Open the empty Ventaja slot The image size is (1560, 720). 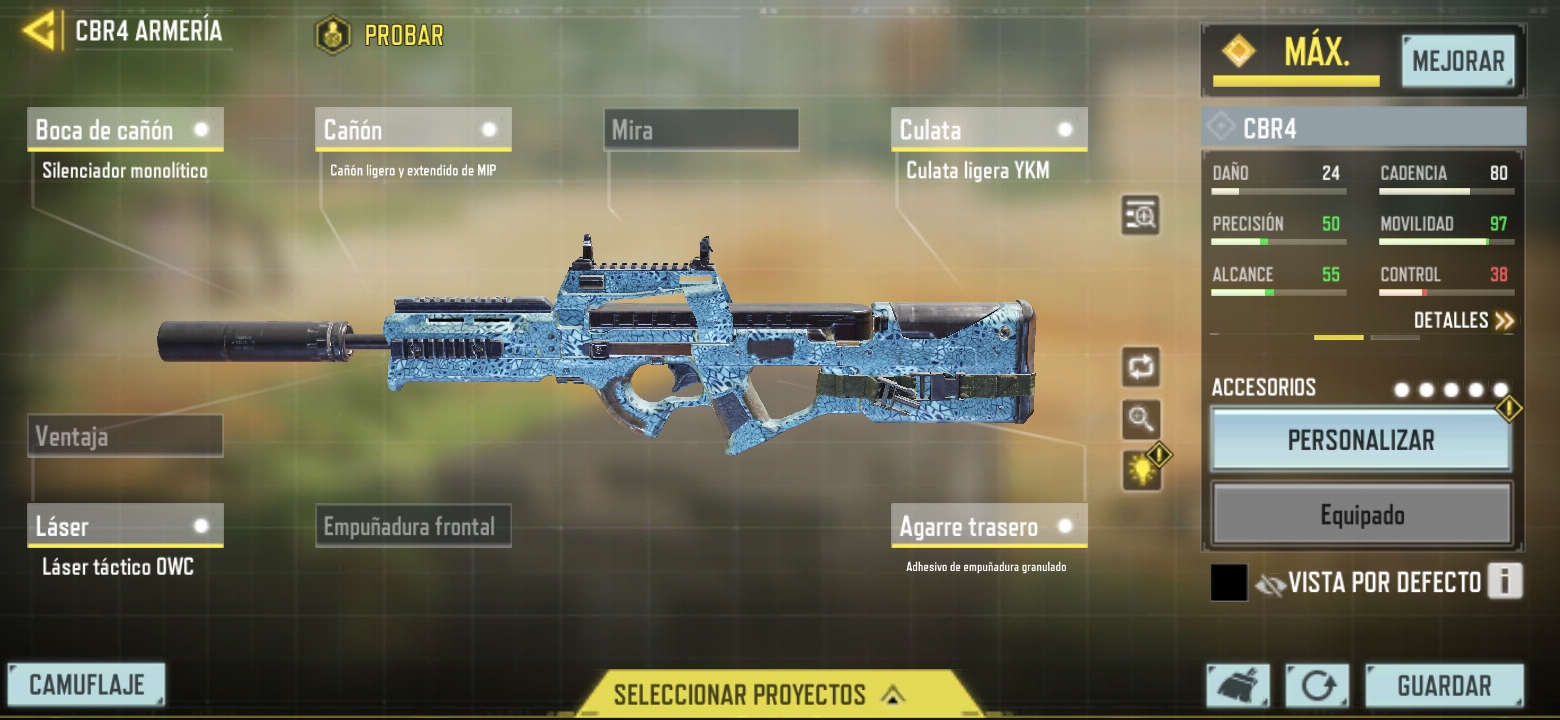tap(125, 436)
